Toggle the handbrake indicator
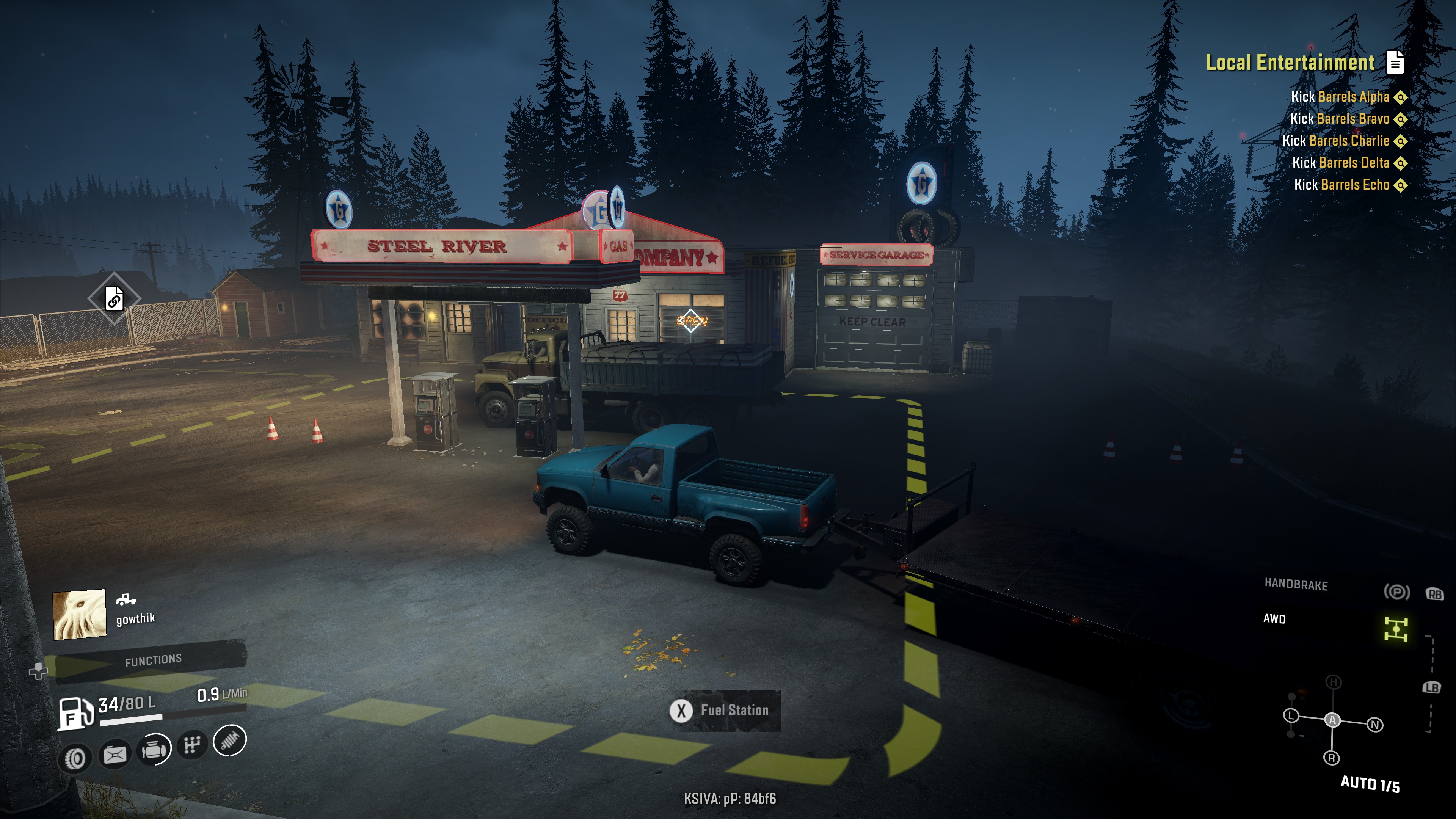The image size is (1456, 819). point(1396,592)
